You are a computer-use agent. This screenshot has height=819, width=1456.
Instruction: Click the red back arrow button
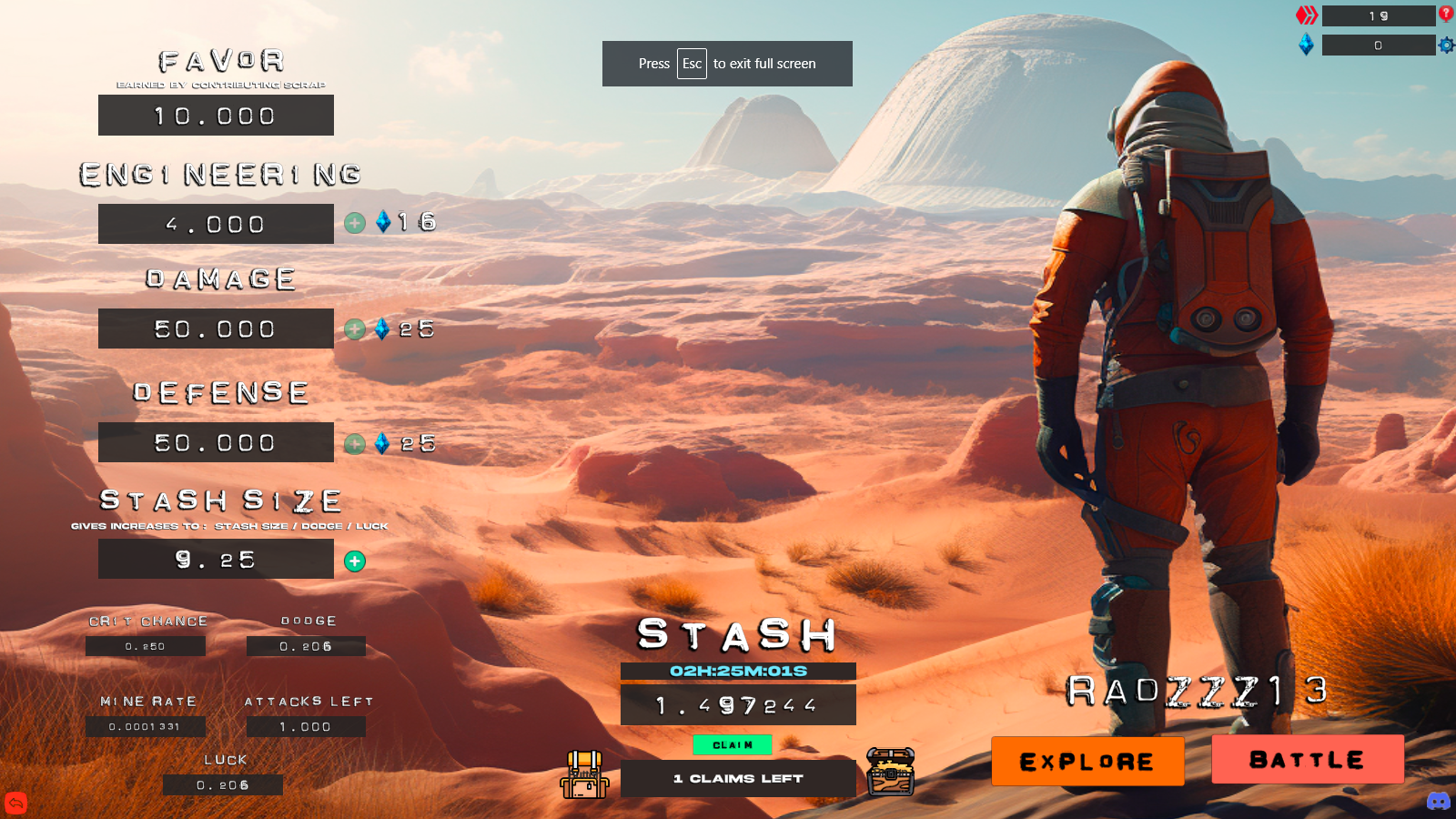tap(16, 803)
